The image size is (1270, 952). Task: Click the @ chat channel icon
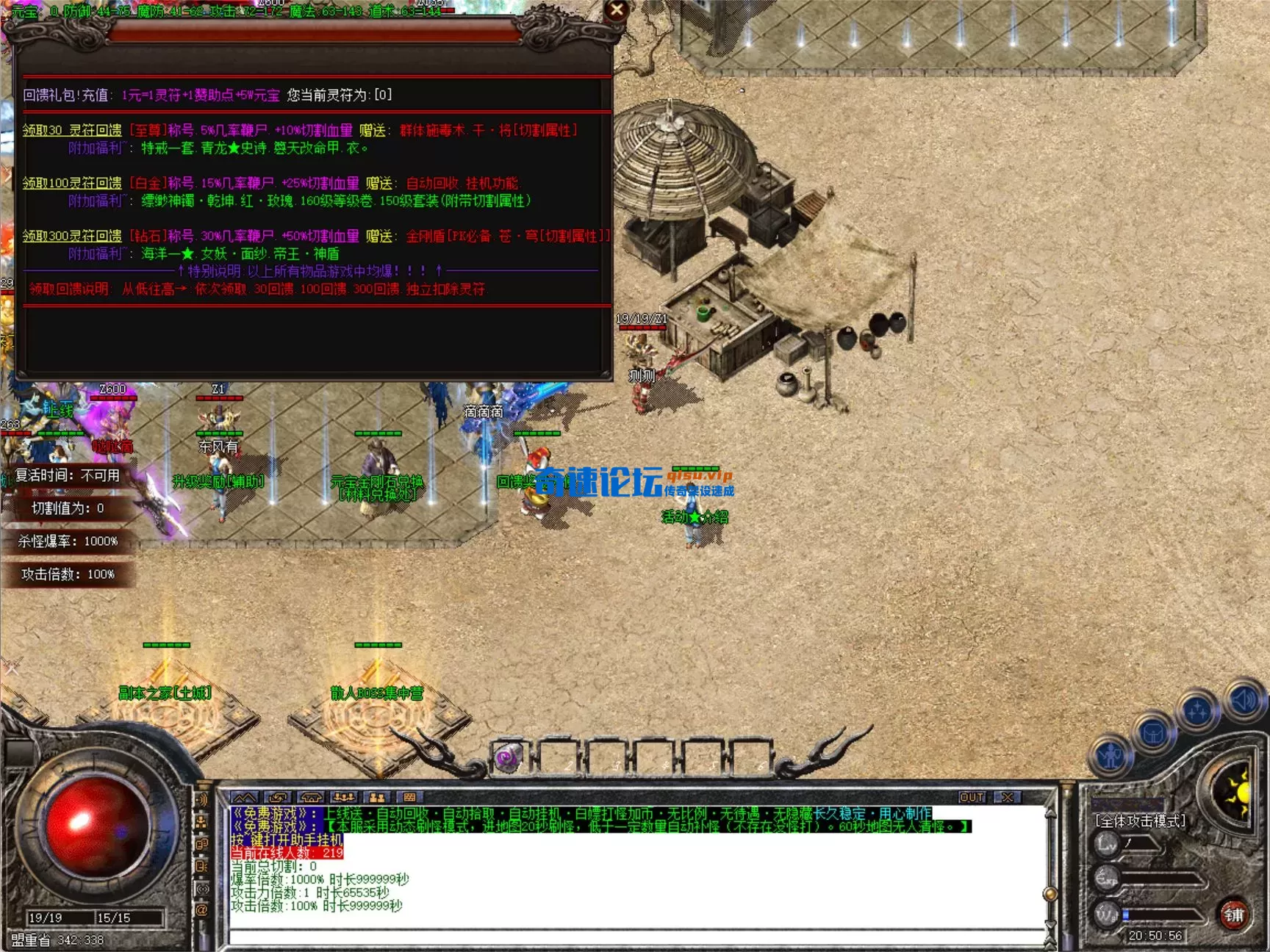(201, 910)
